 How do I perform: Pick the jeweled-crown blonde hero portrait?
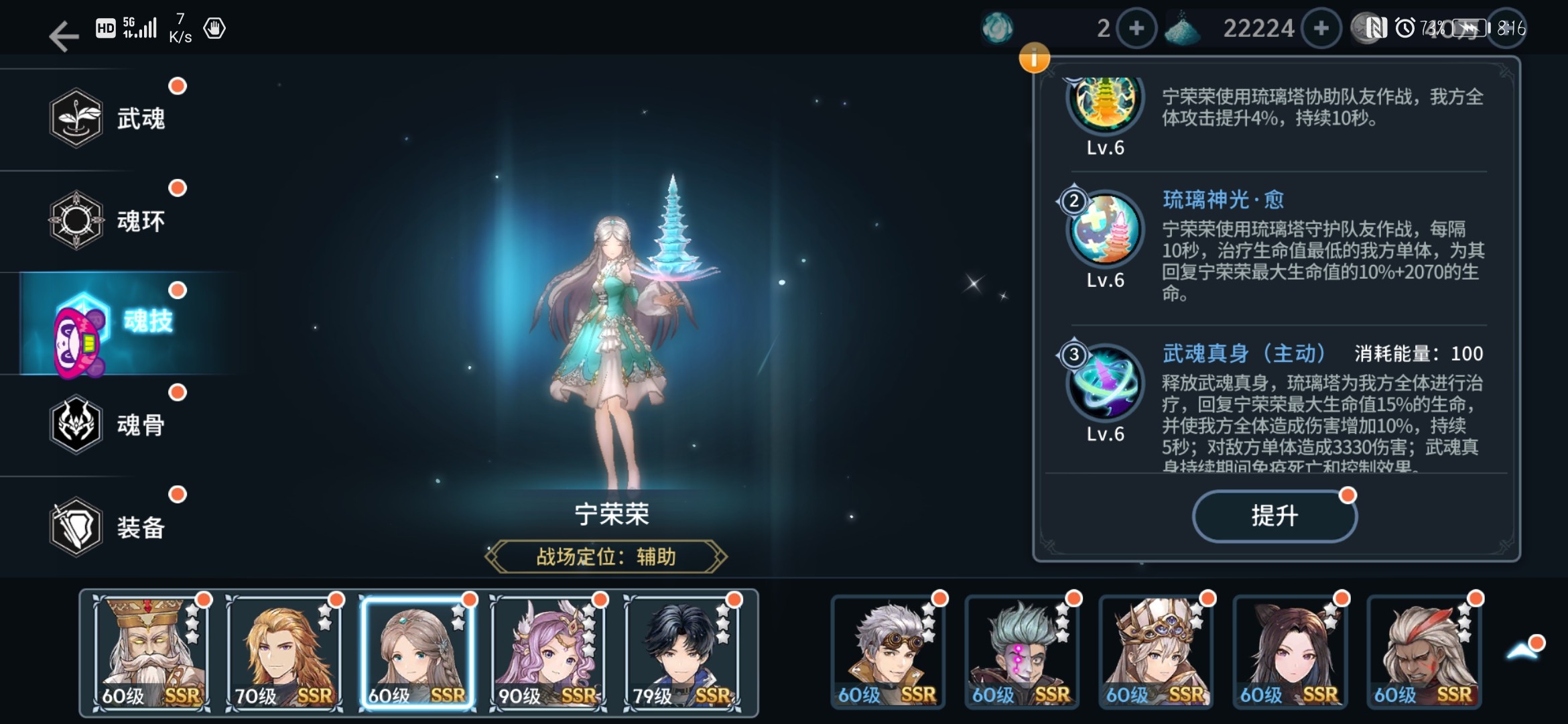click(x=1156, y=652)
